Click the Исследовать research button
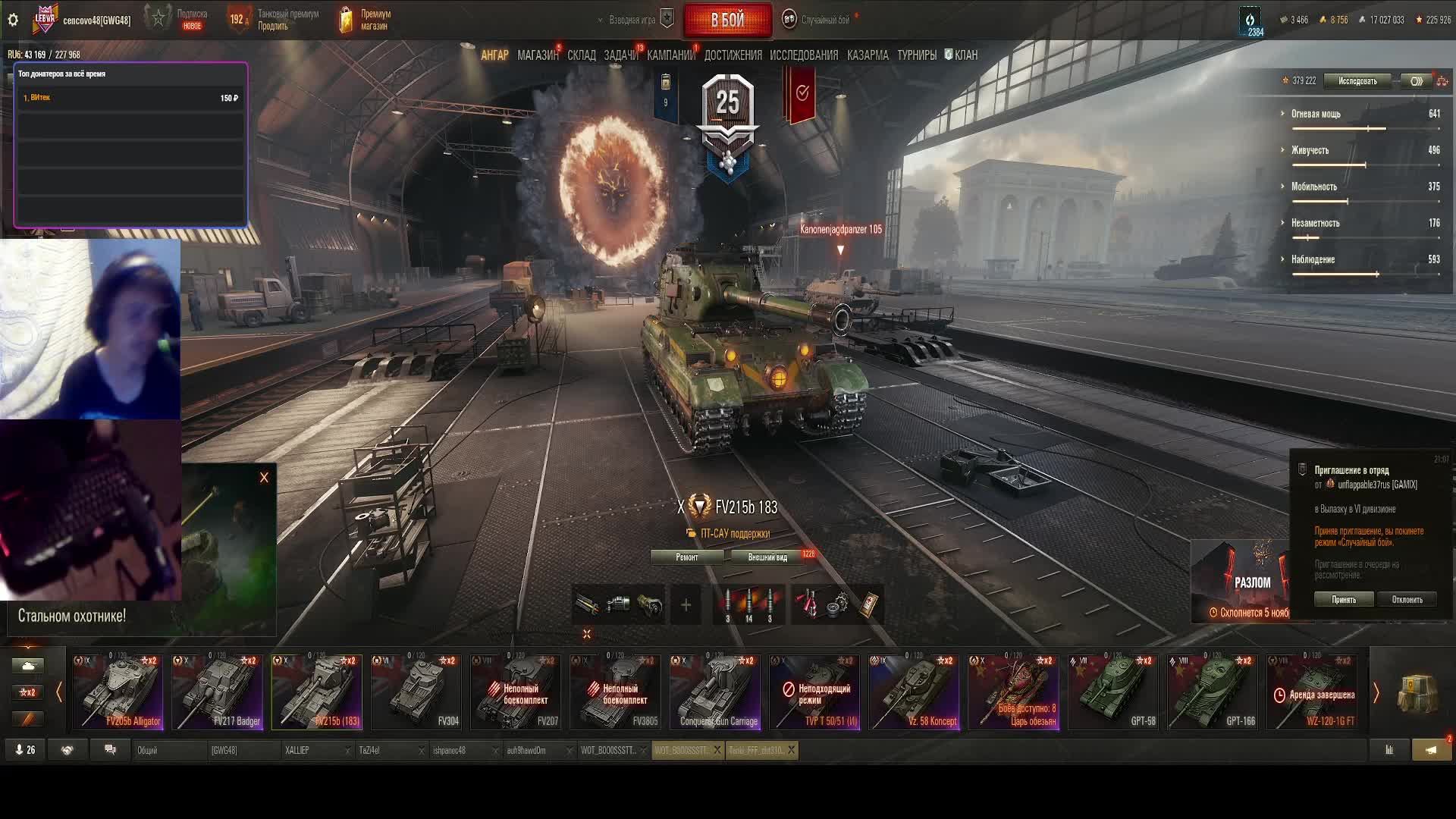This screenshot has height=819, width=1456. click(x=1357, y=81)
